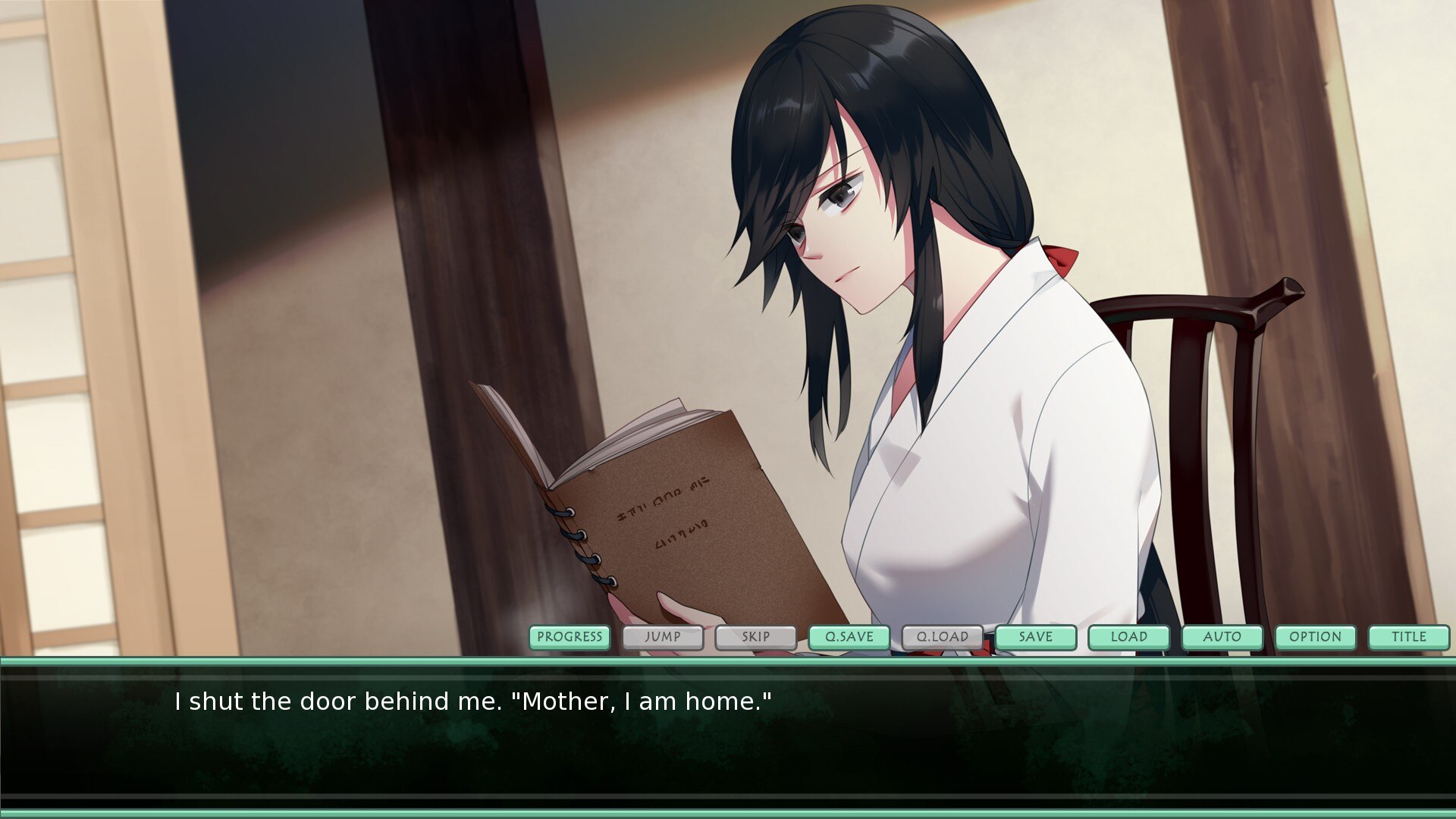
Task: Activate Skip to fast-forward text
Action: [x=756, y=637]
